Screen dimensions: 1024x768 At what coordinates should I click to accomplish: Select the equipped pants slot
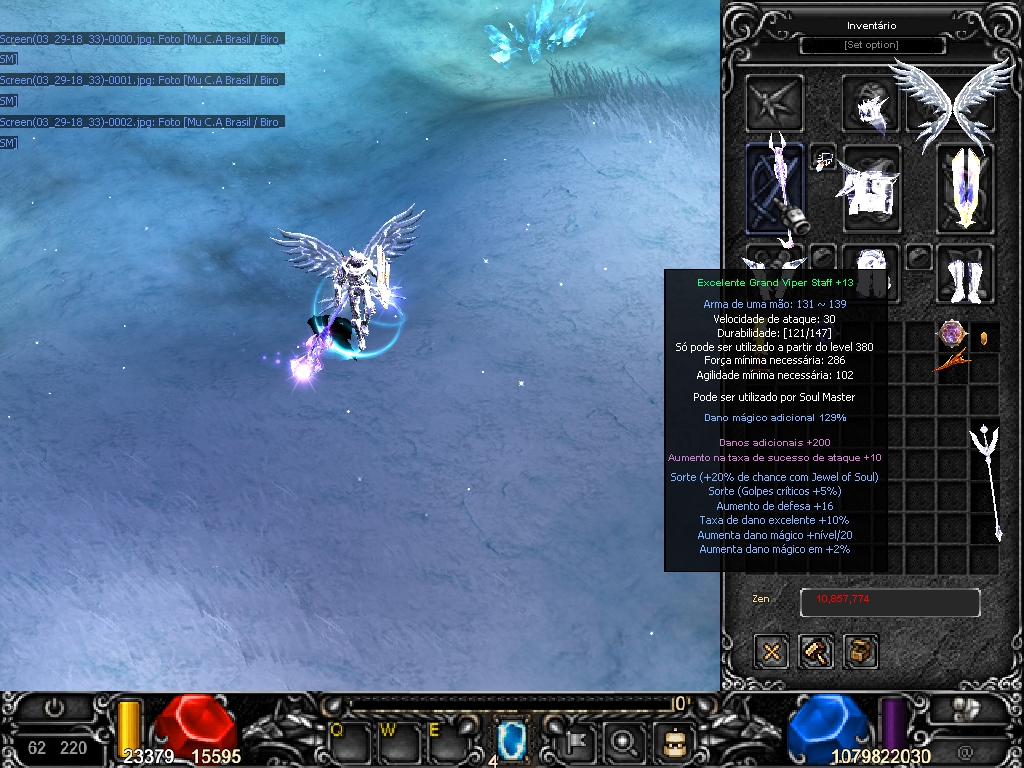pyautogui.click(x=870, y=273)
